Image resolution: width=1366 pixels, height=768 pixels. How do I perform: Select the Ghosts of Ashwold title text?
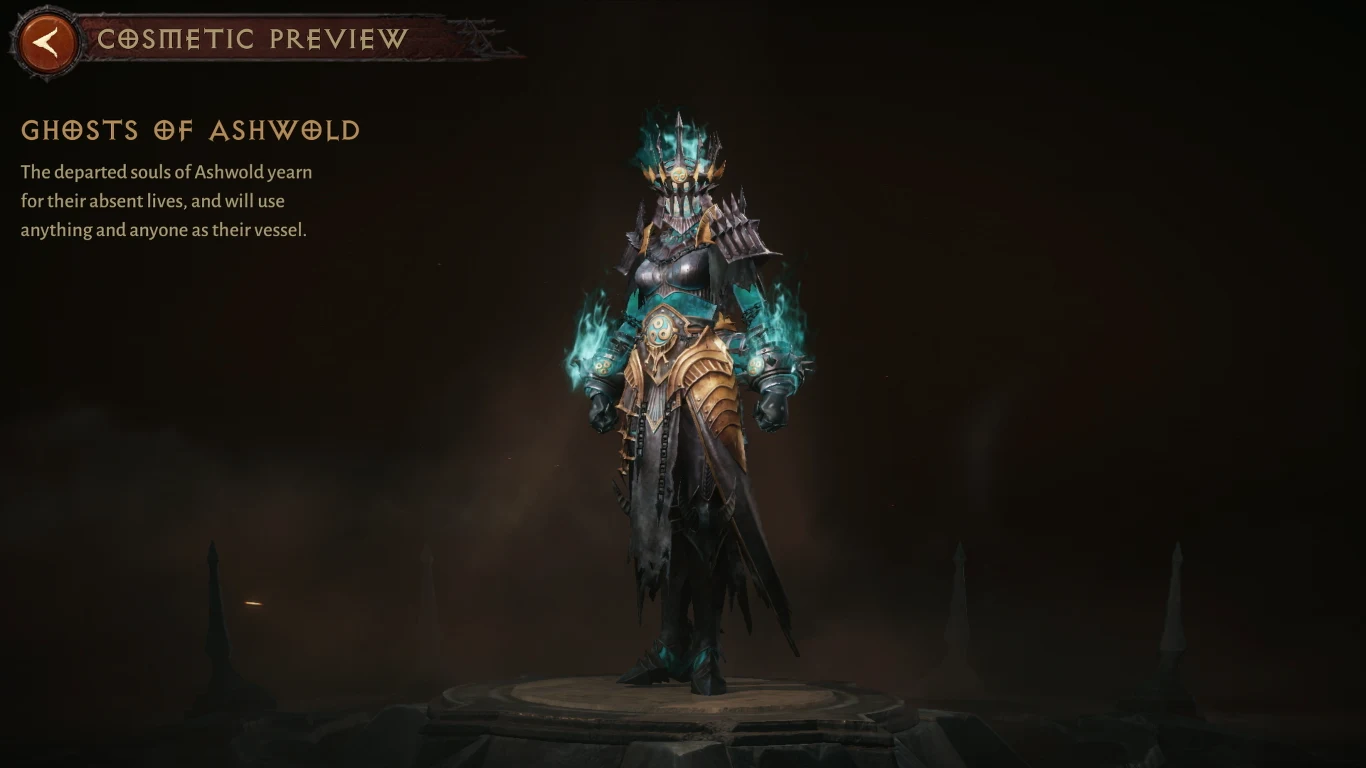point(190,131)
